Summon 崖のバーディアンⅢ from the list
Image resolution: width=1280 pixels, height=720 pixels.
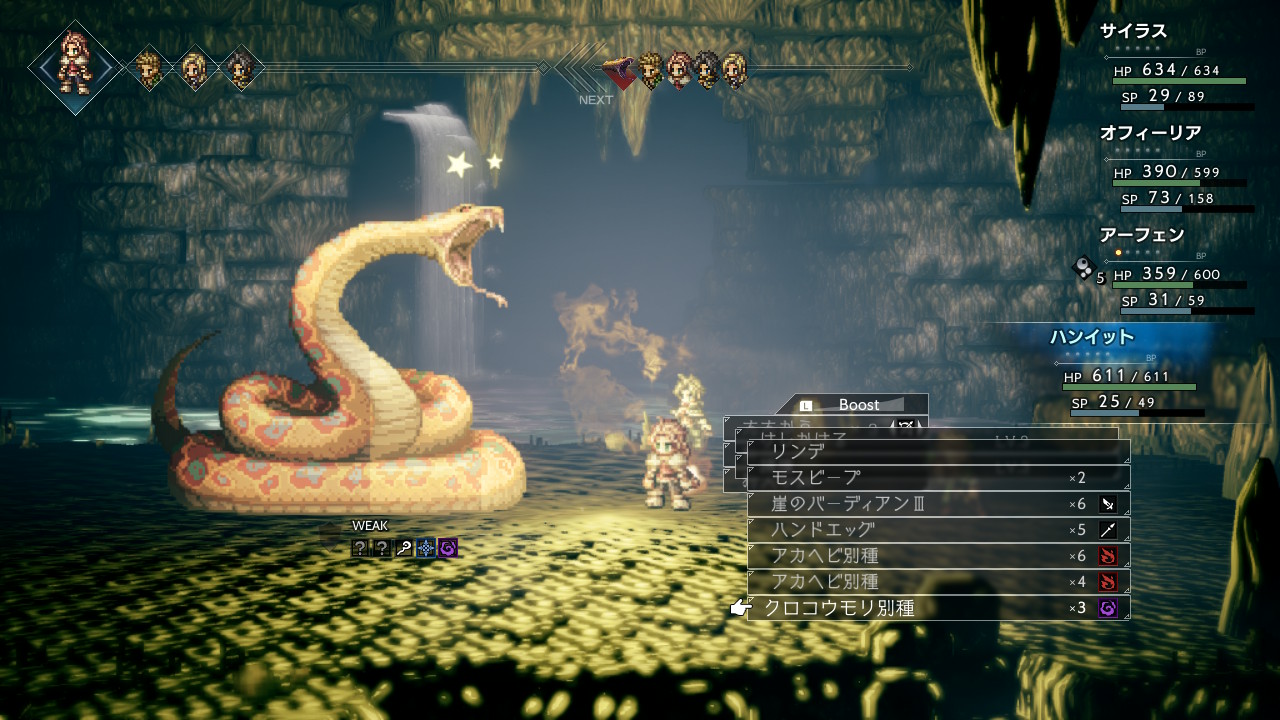click(x=938, y=504)
